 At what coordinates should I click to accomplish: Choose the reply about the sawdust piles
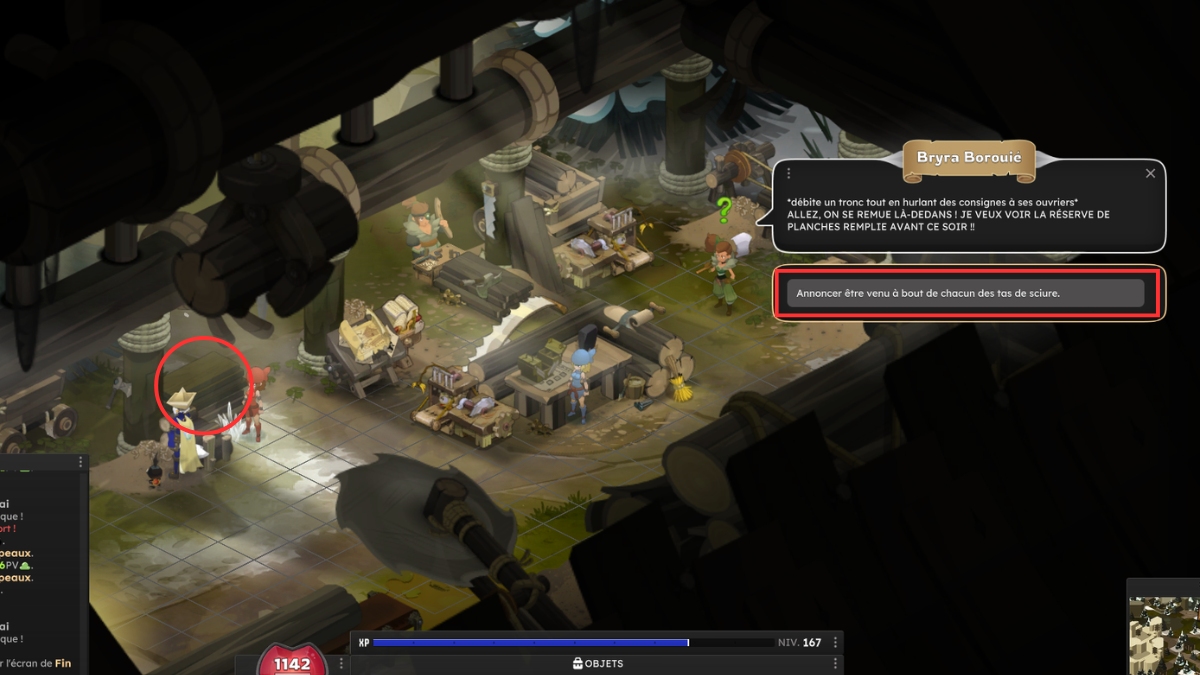[964, 293]
